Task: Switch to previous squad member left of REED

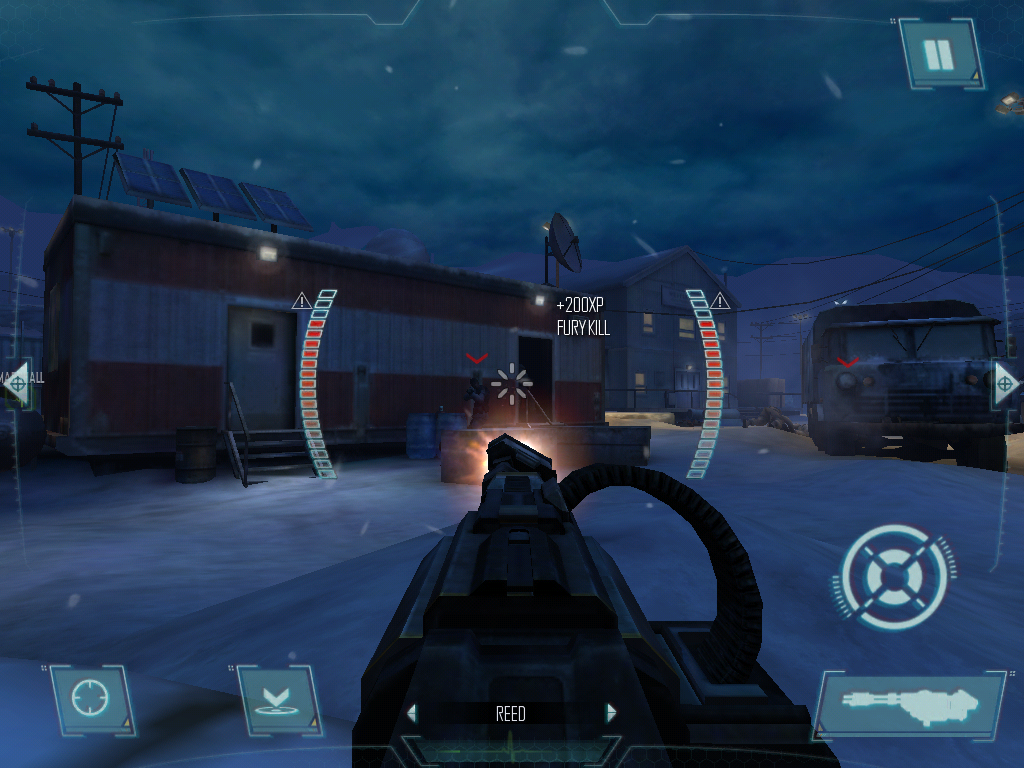Action: coord(412,713)
